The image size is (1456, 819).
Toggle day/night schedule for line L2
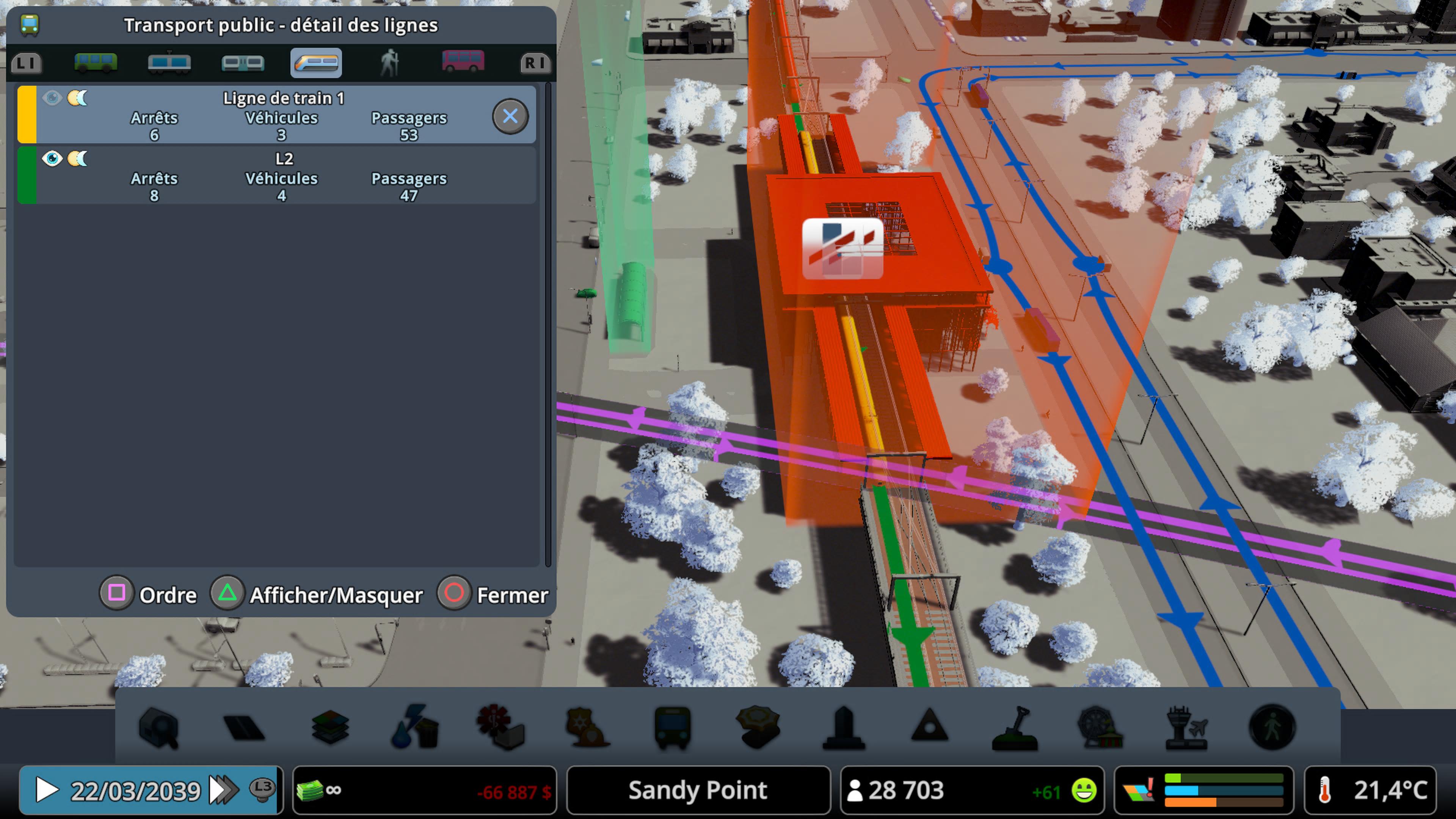coord(78,159)
